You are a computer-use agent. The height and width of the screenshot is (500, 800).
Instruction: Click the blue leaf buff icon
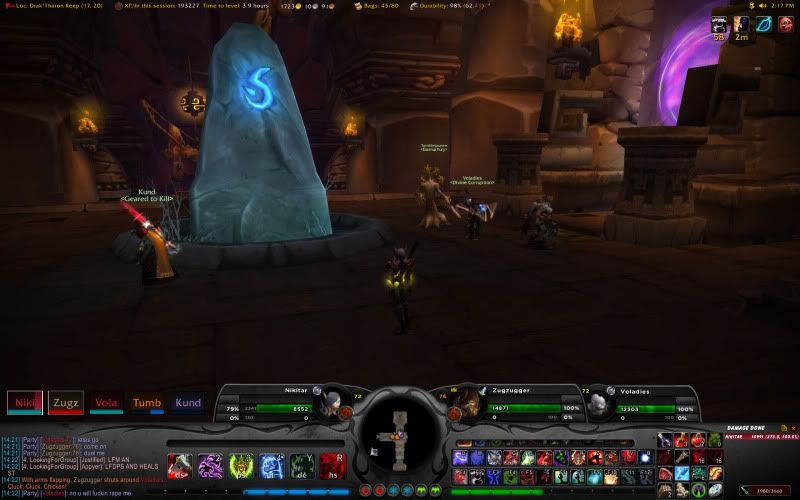coord(766,24)
